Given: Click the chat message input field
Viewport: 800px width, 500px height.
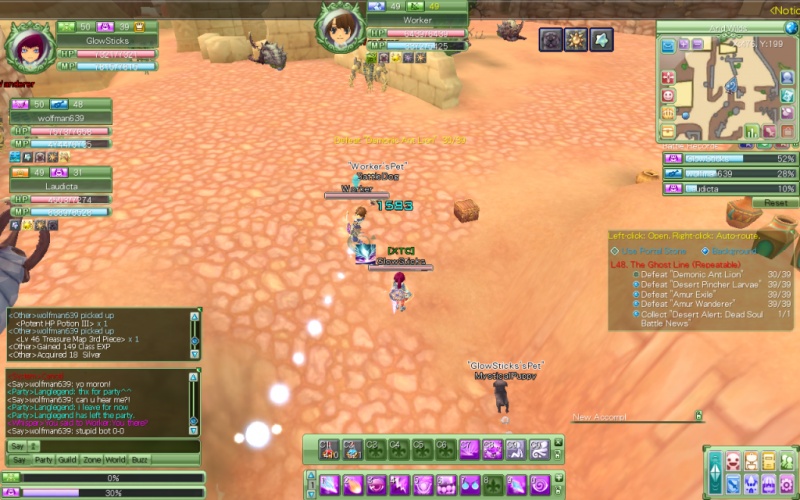Looking at the screenshot, I should pyautogui.click(x=112, y=445).
